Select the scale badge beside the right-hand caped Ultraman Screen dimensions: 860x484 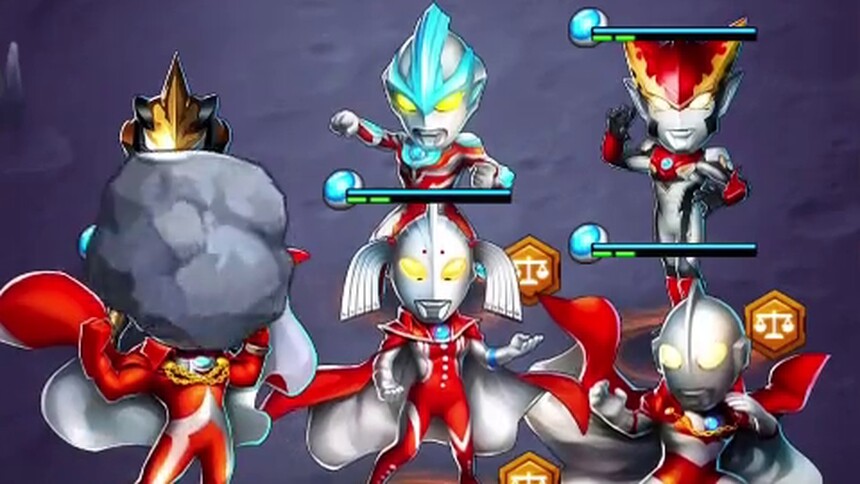[x=775, y=324]
